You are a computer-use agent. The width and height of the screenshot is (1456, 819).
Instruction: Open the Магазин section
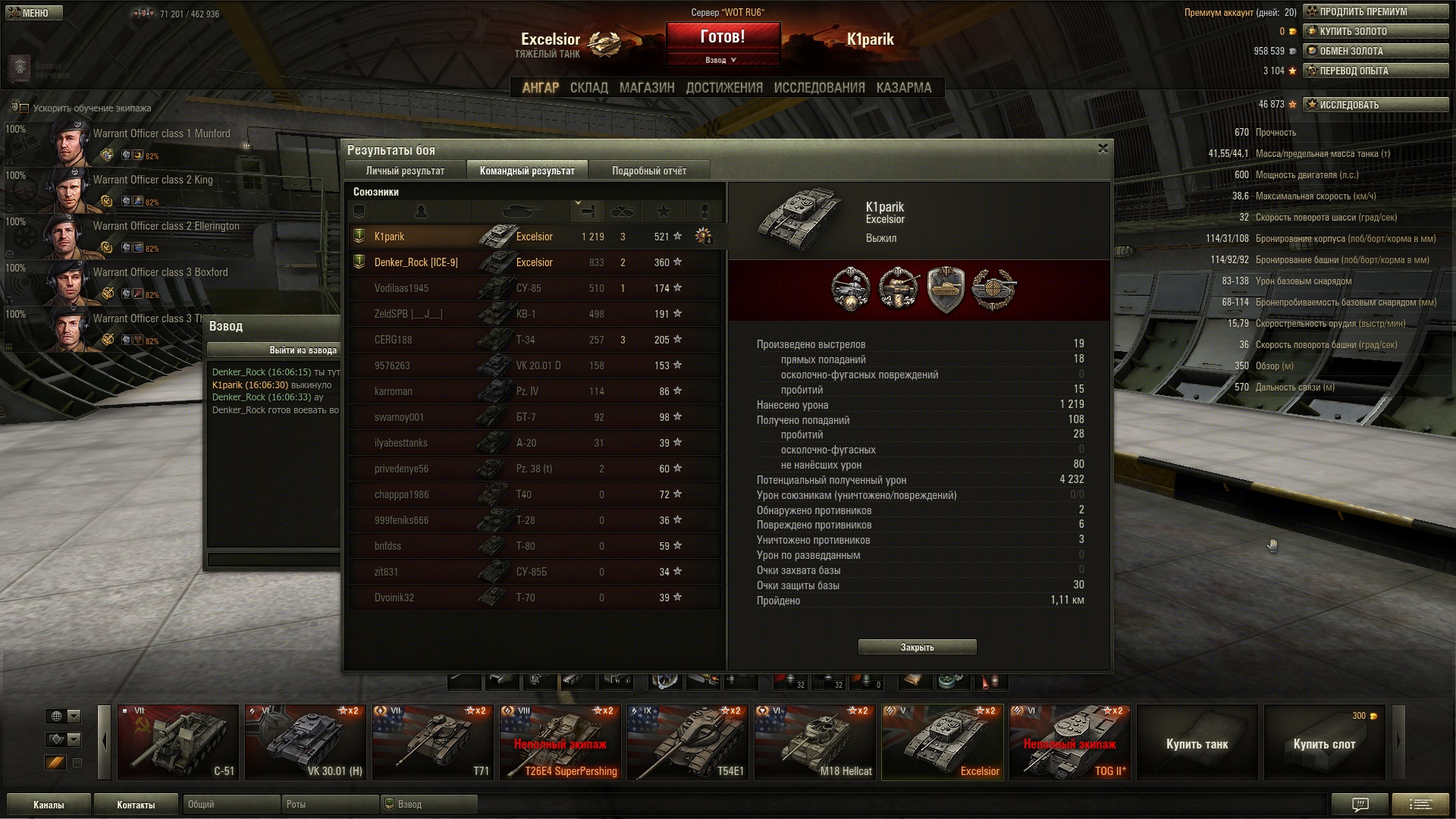647,88
